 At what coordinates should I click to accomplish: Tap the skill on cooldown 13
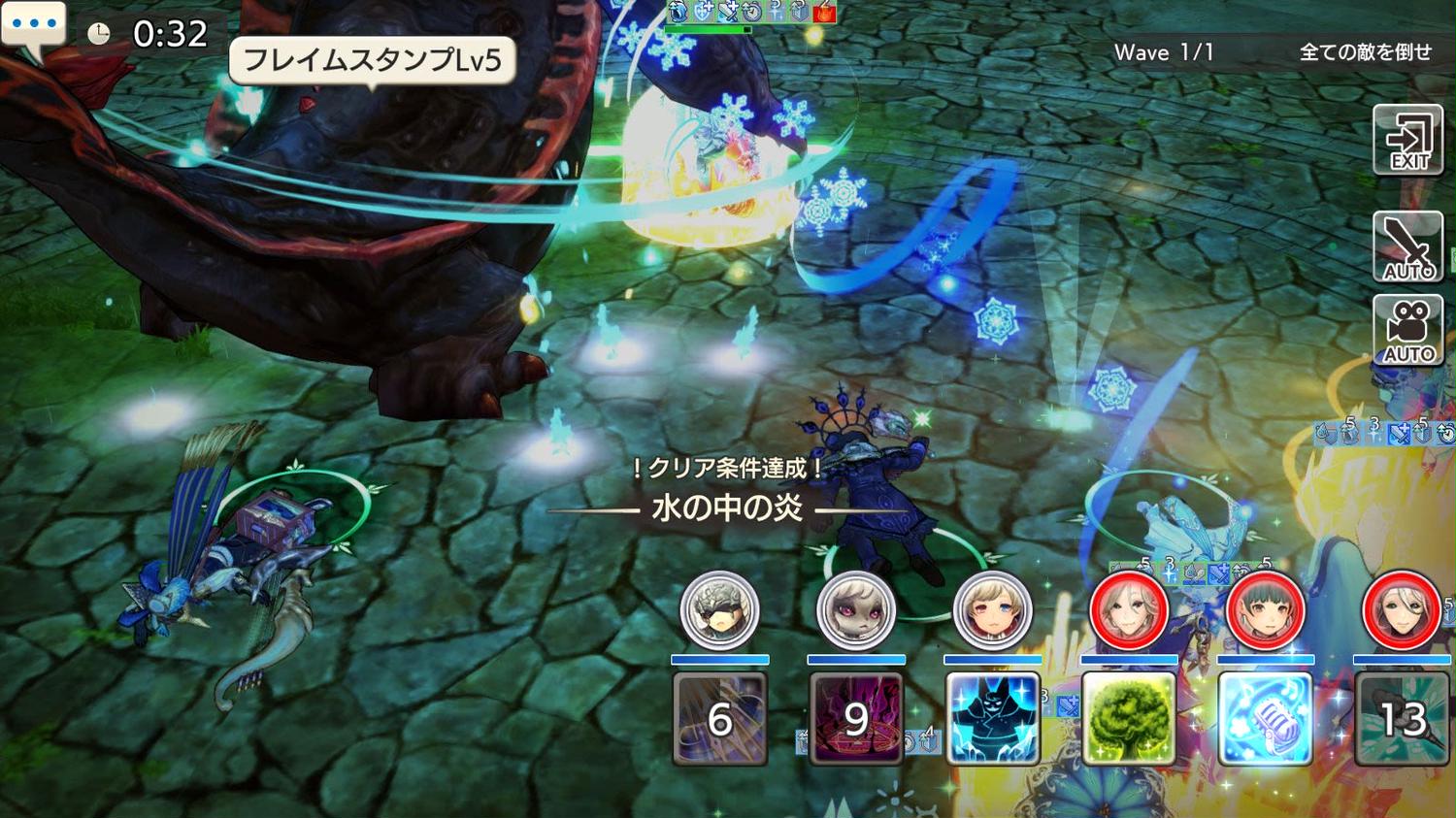pos(1403,718)
